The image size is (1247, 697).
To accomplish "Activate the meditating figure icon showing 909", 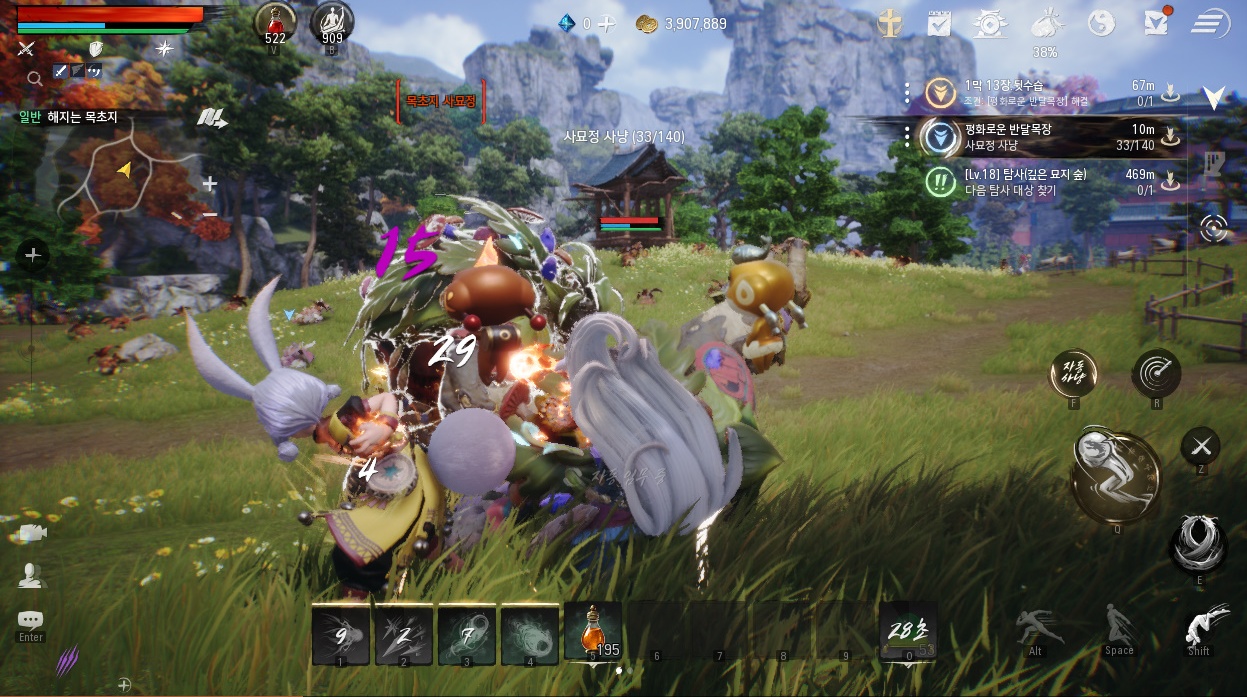I will (x=332, y=22).
